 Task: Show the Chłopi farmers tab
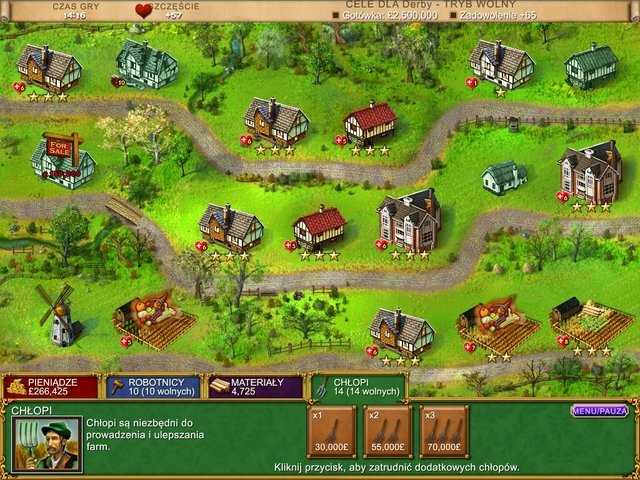357,386
